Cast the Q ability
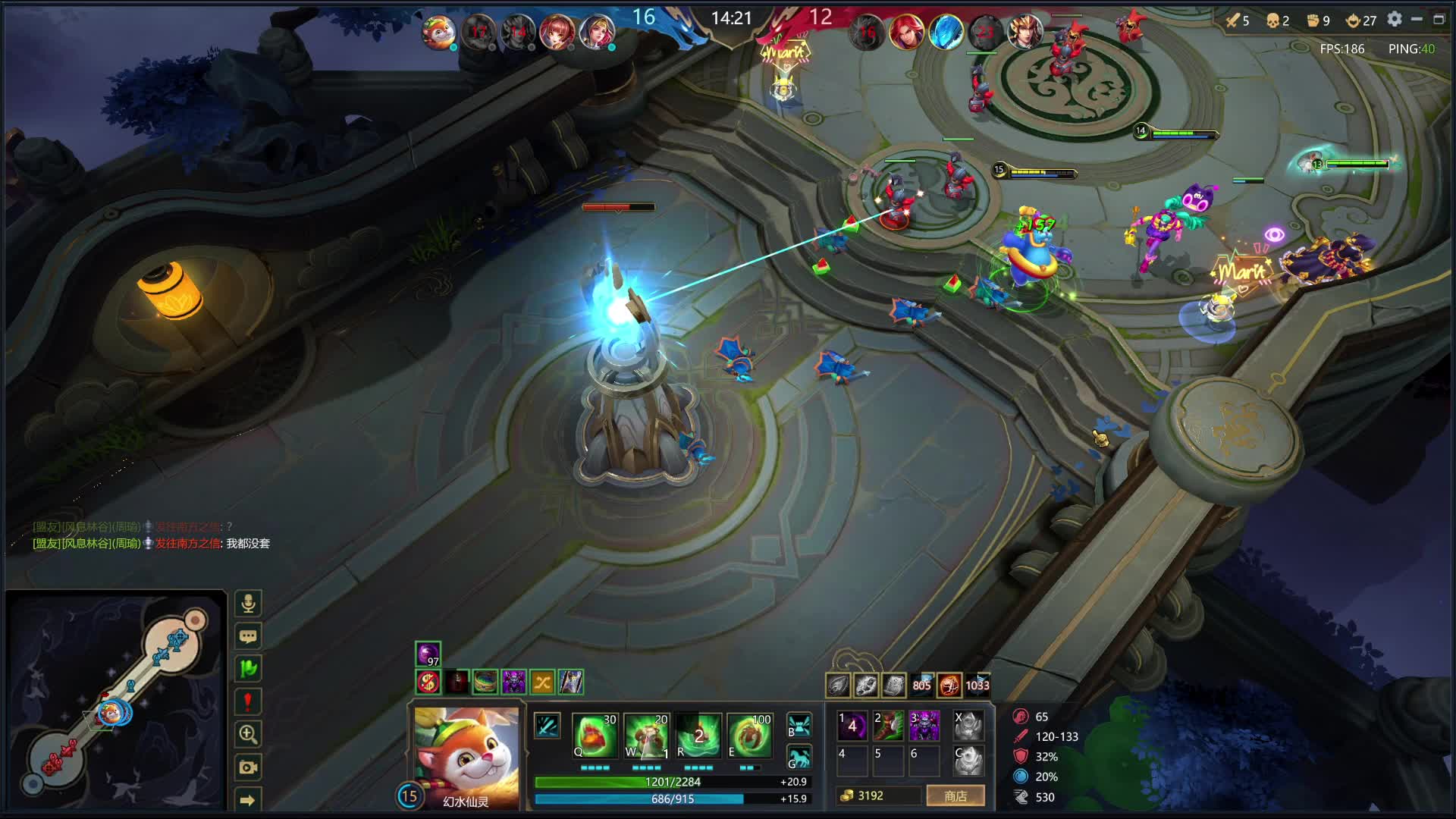Image resolution: width=1456 pixels, height=819 pixels. coord(595,735)
